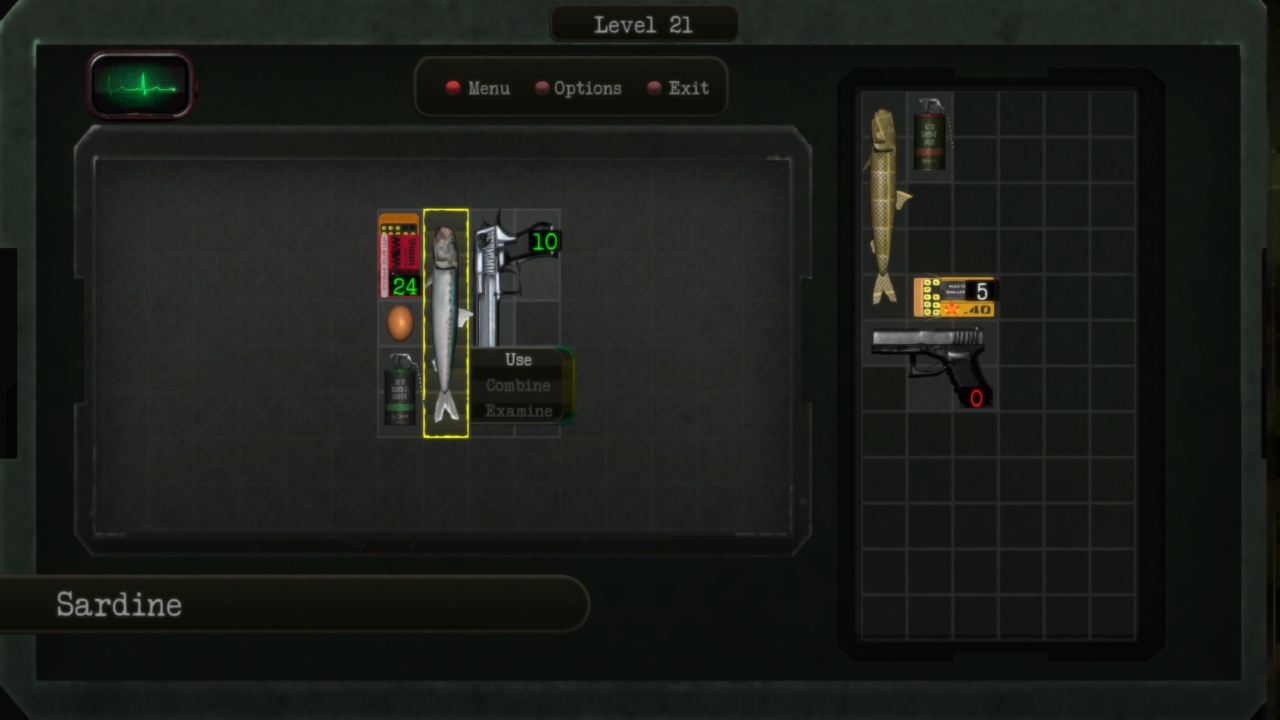The image size is (1280, 720).
Task: Click Examine in the context menu
Action: click(x=517, y=411)
